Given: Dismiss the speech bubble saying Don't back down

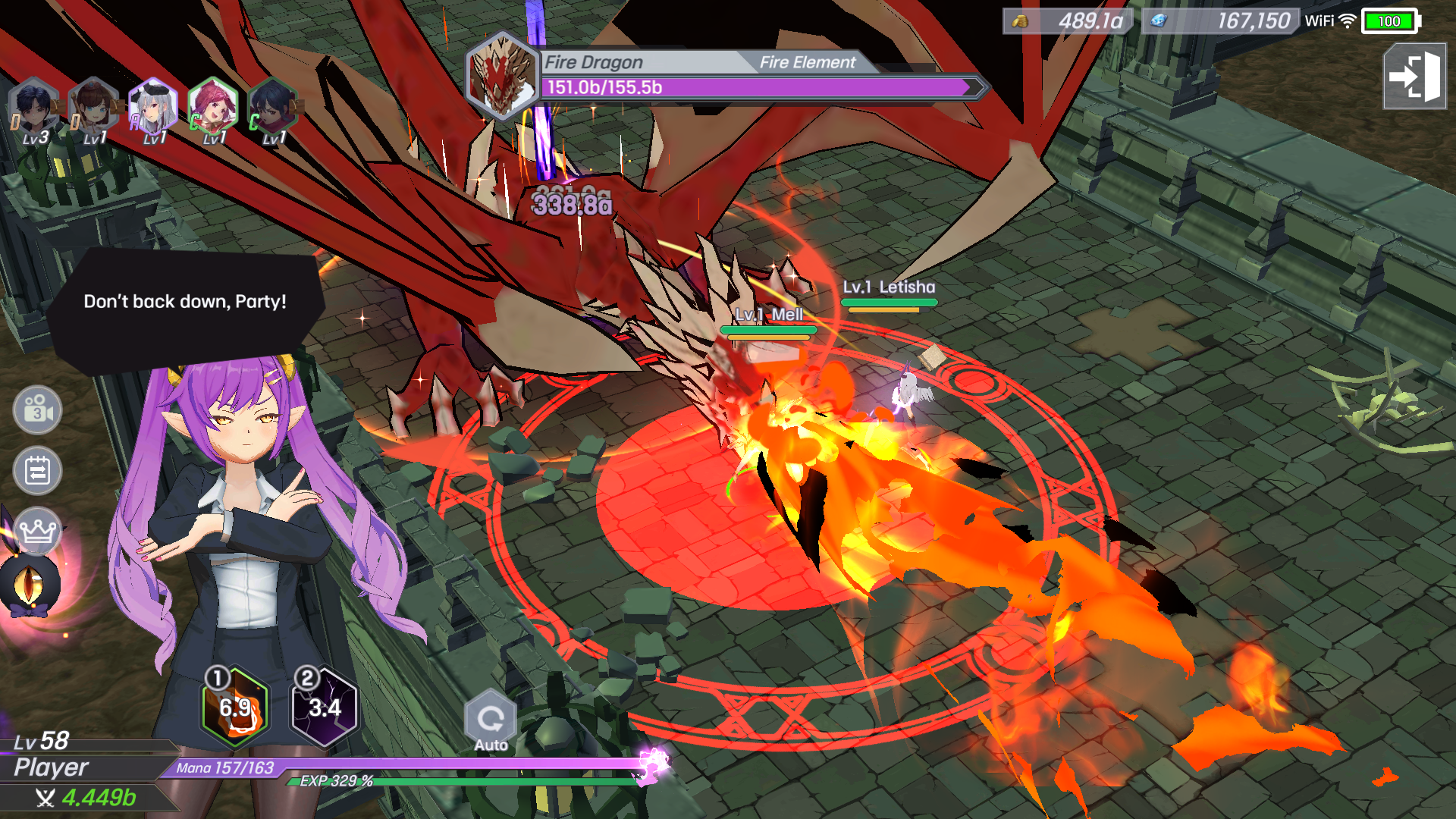Looking at the screenshot, I should 186,302.
